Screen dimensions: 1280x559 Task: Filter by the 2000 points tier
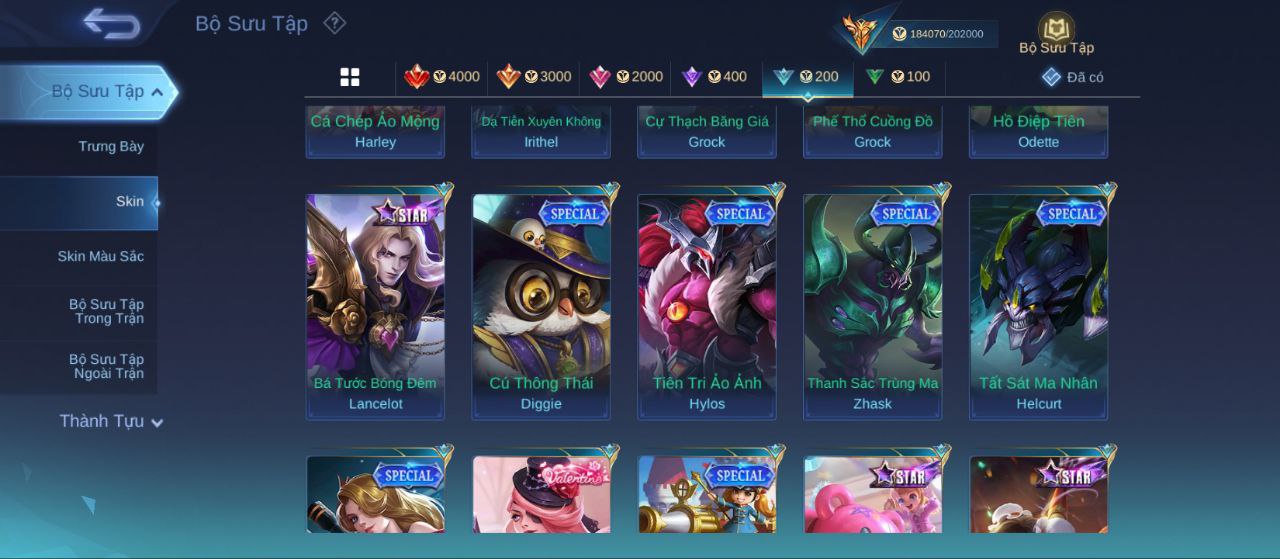point(627,77)
